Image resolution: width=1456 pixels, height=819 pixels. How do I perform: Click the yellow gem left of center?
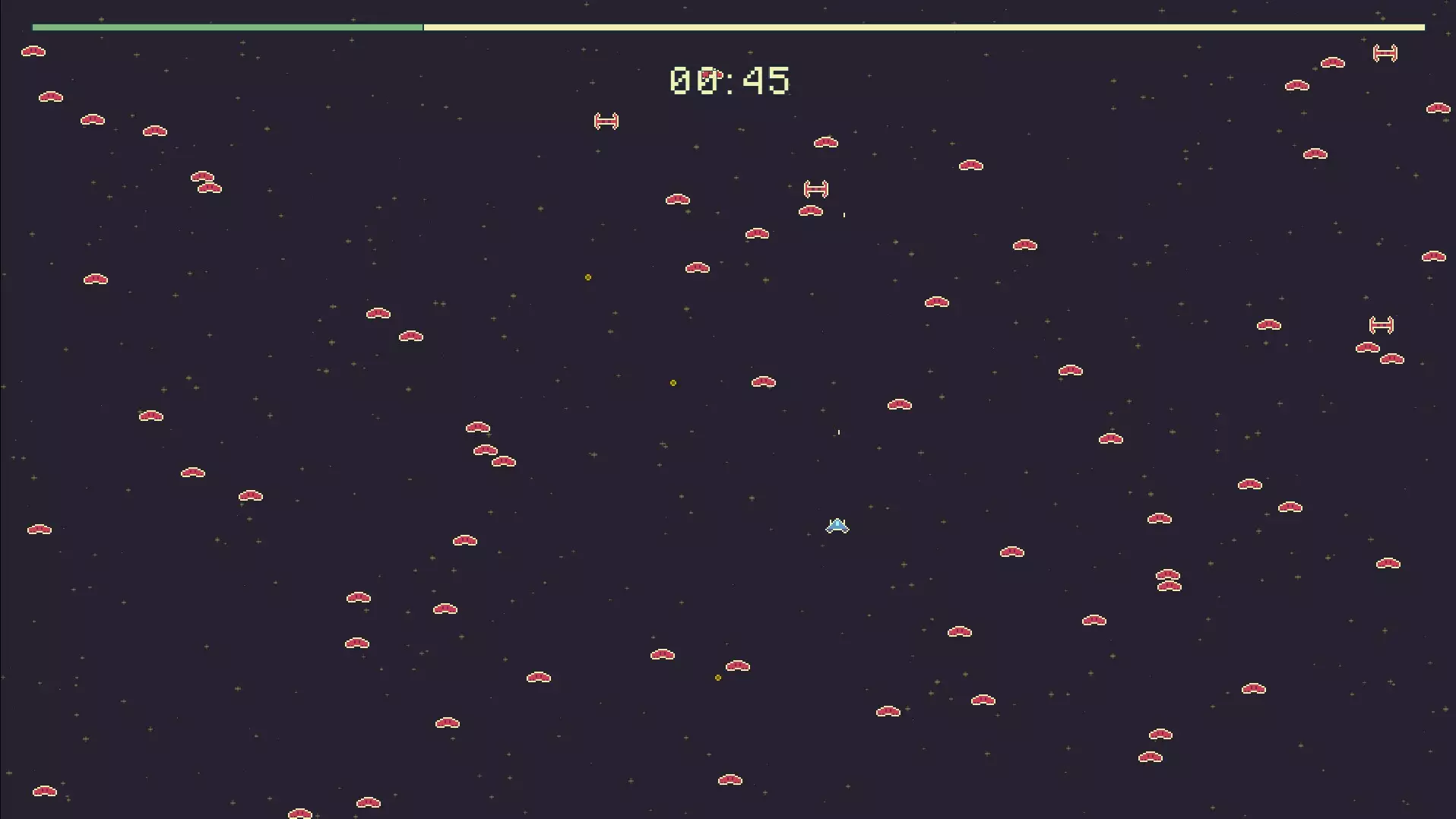587,277
